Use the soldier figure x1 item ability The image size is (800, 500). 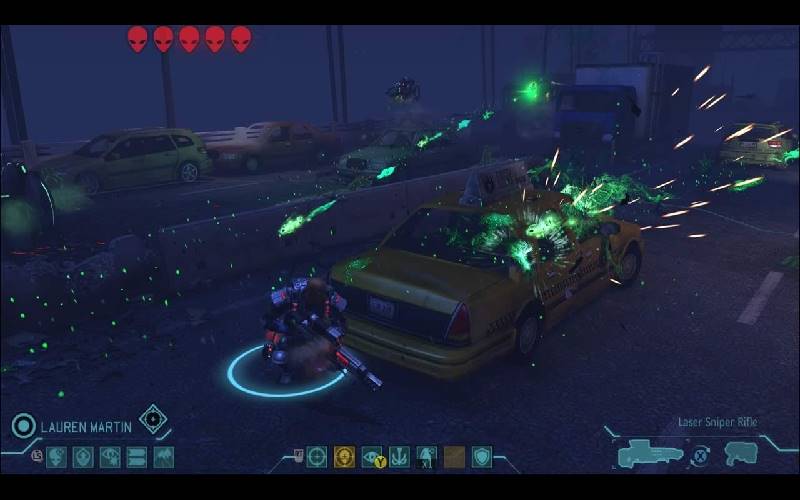click(x=427, y=457)
